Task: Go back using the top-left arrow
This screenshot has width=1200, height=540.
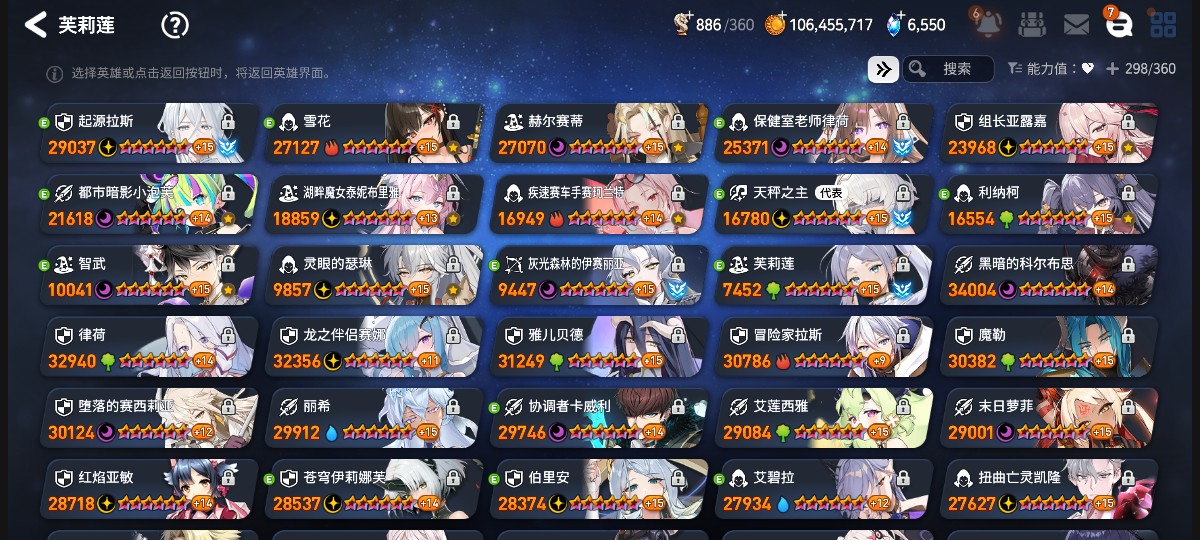Action: coord(36,25)
